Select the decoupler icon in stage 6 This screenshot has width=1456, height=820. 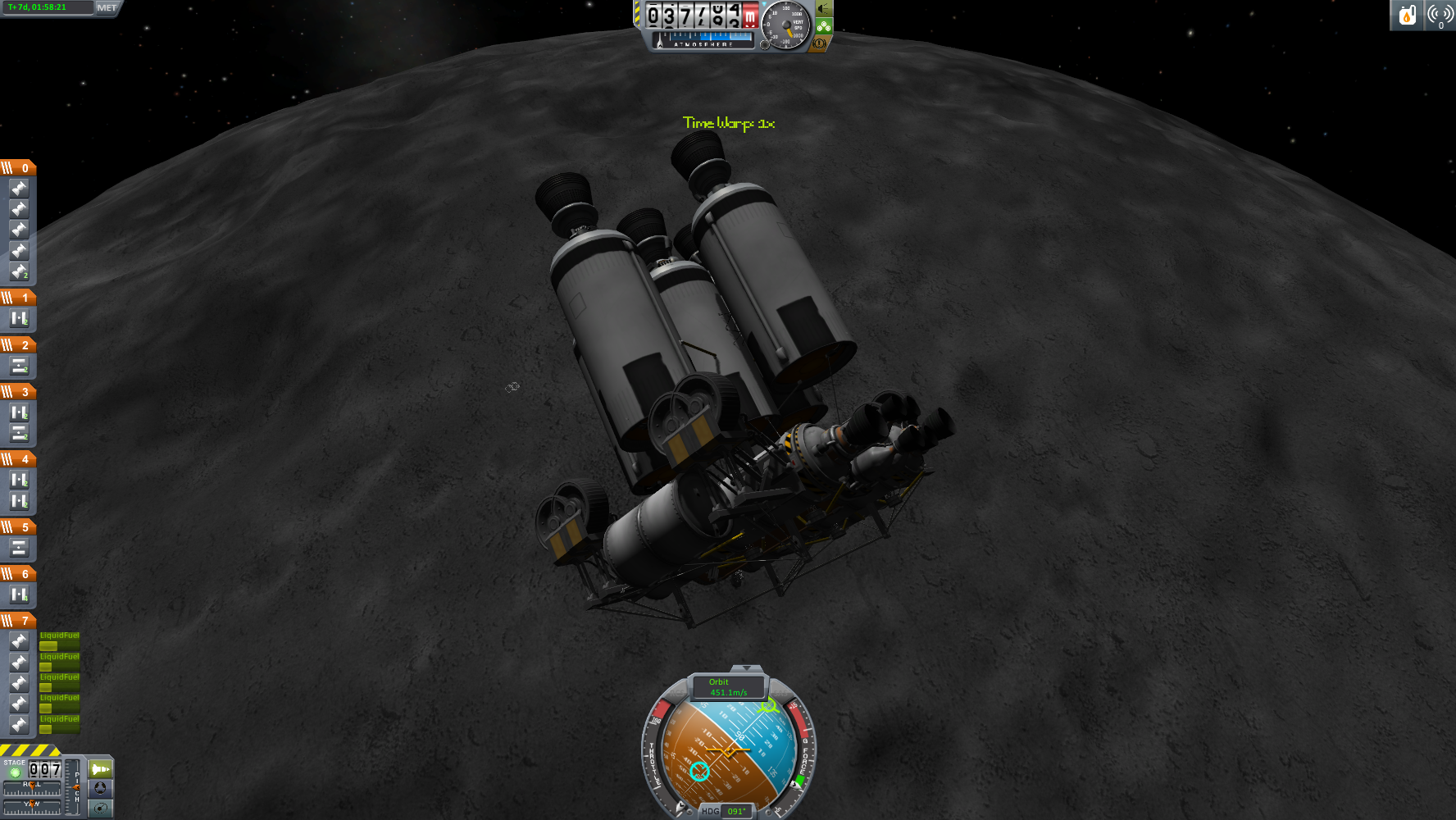[x=19, y=594]
